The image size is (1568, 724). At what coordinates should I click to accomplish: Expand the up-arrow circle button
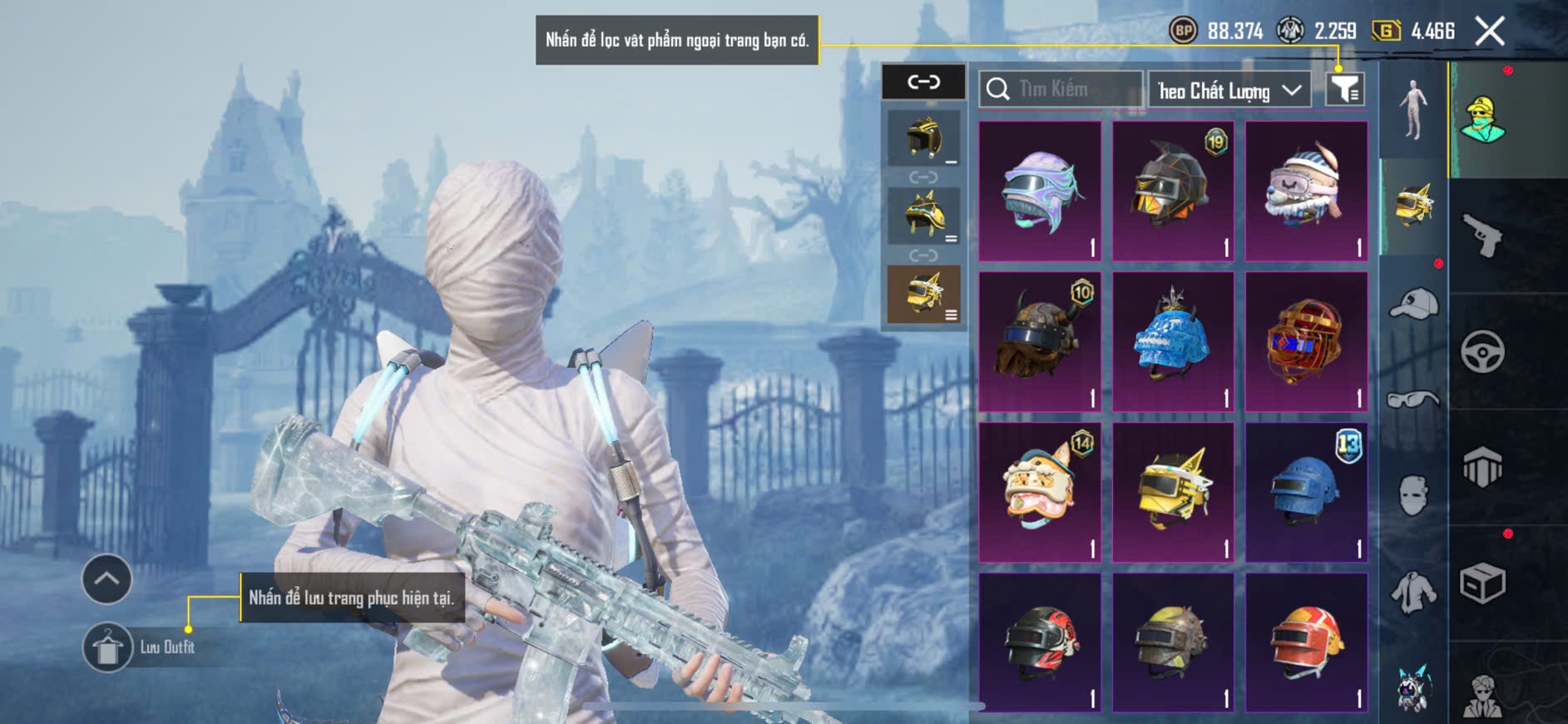point(106,578)
